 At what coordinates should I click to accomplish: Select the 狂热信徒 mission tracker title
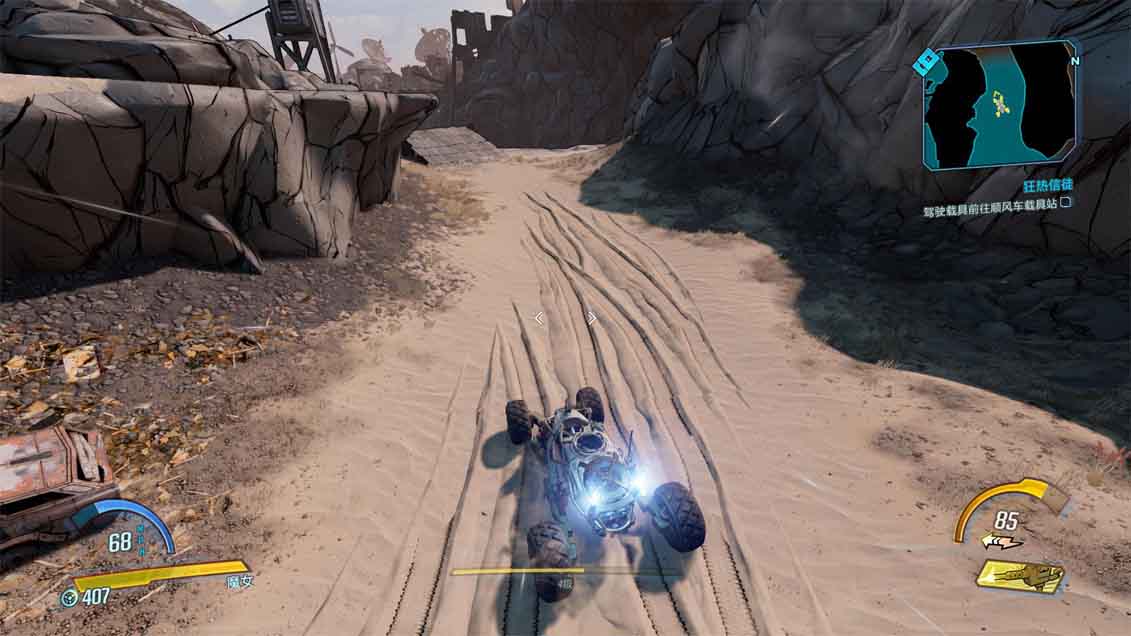click(x=1045, y=186)
